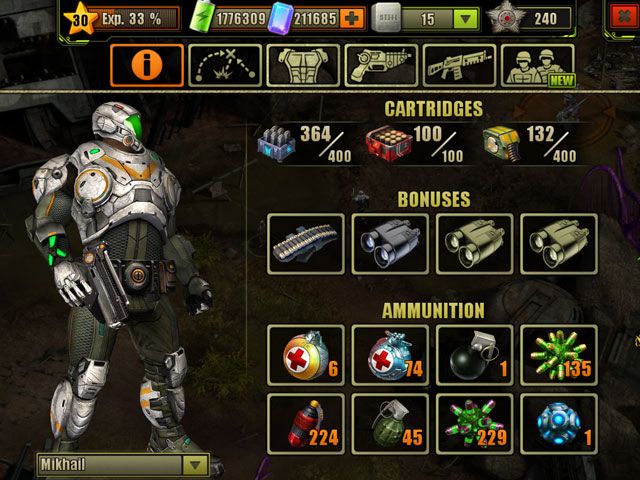Open the body armor tab
Screen dimensions: 640x480
(303, 65)
